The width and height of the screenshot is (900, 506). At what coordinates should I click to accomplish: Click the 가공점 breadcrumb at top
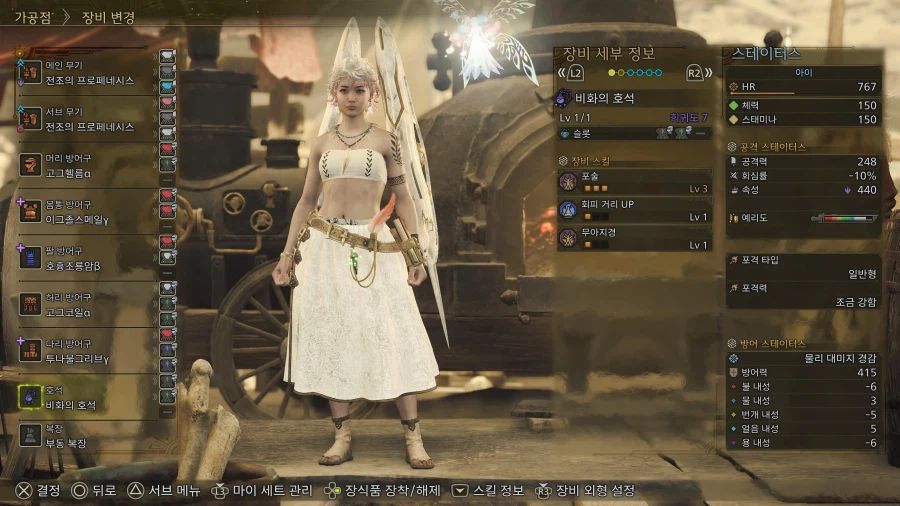click(x=34, y=17)
